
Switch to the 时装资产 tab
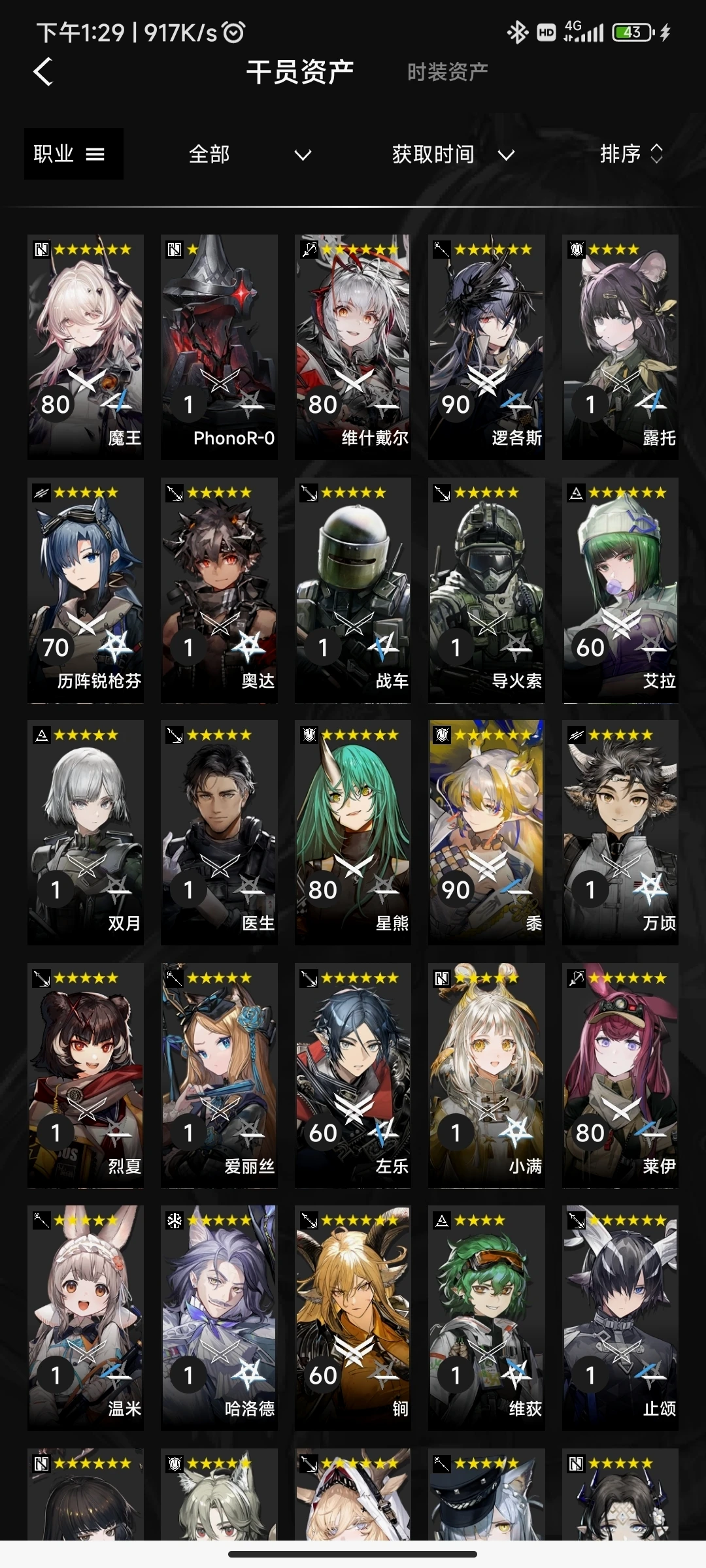click(447, 72)
